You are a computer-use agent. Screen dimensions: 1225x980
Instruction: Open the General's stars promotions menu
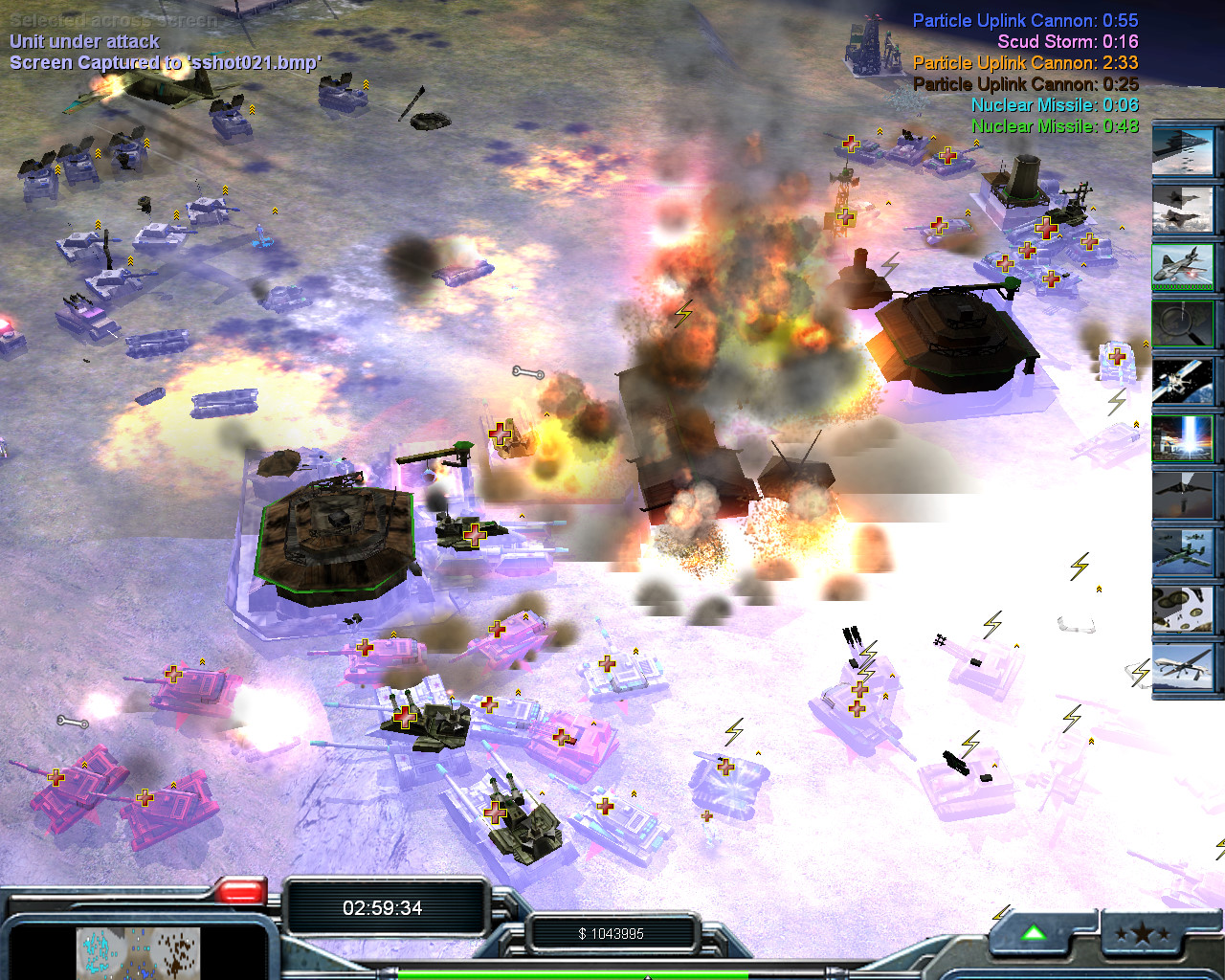1142,935
